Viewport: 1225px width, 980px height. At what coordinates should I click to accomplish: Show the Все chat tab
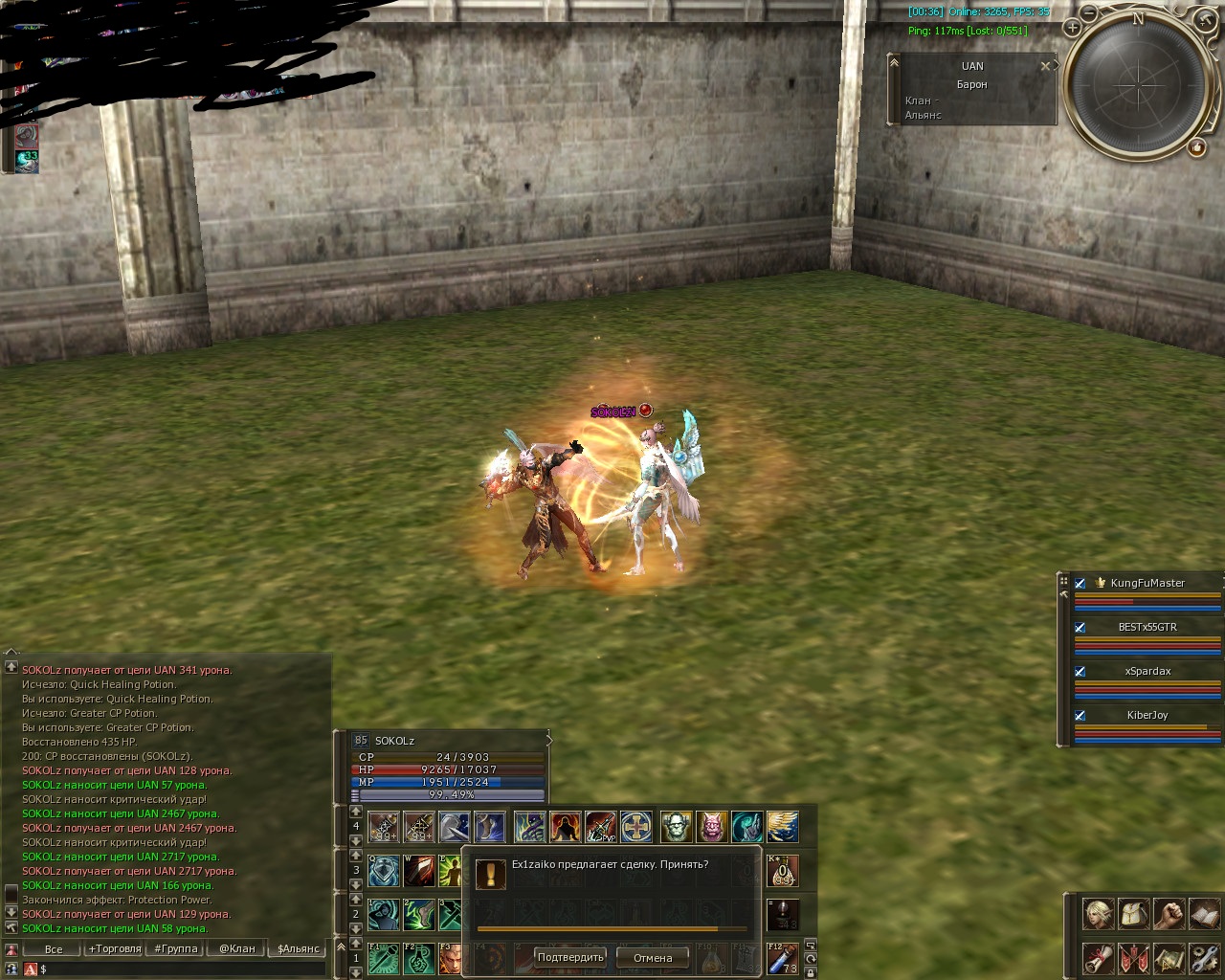(54, 948)
